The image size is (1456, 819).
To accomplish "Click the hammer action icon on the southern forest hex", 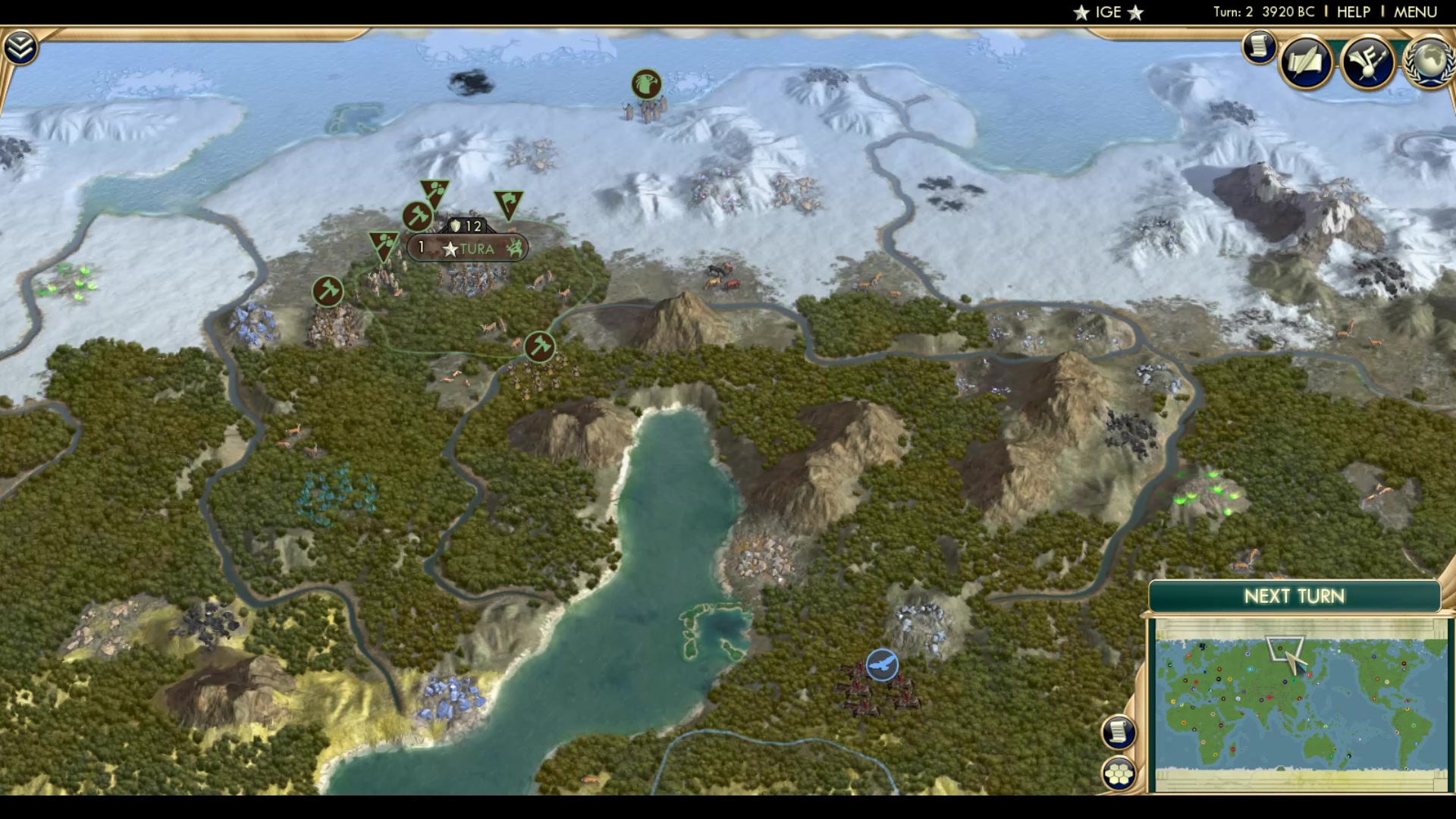I will point(539,345).
